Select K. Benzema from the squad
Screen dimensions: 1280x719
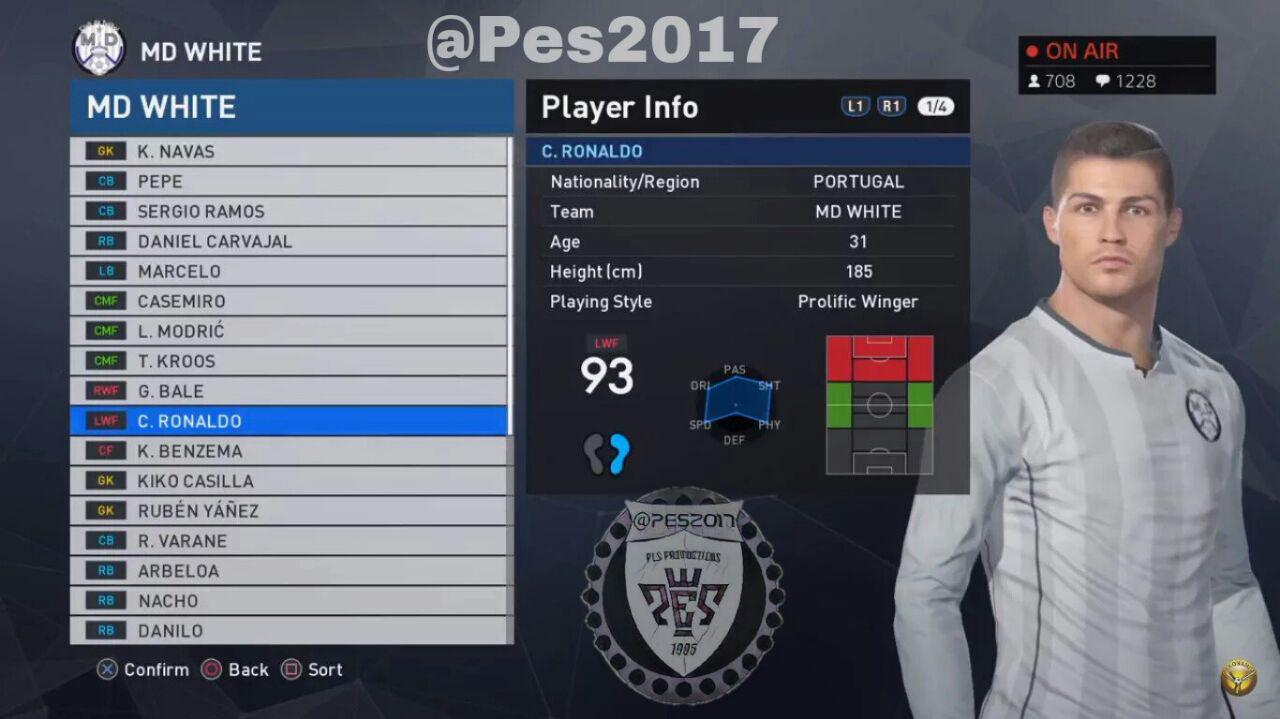288,451
